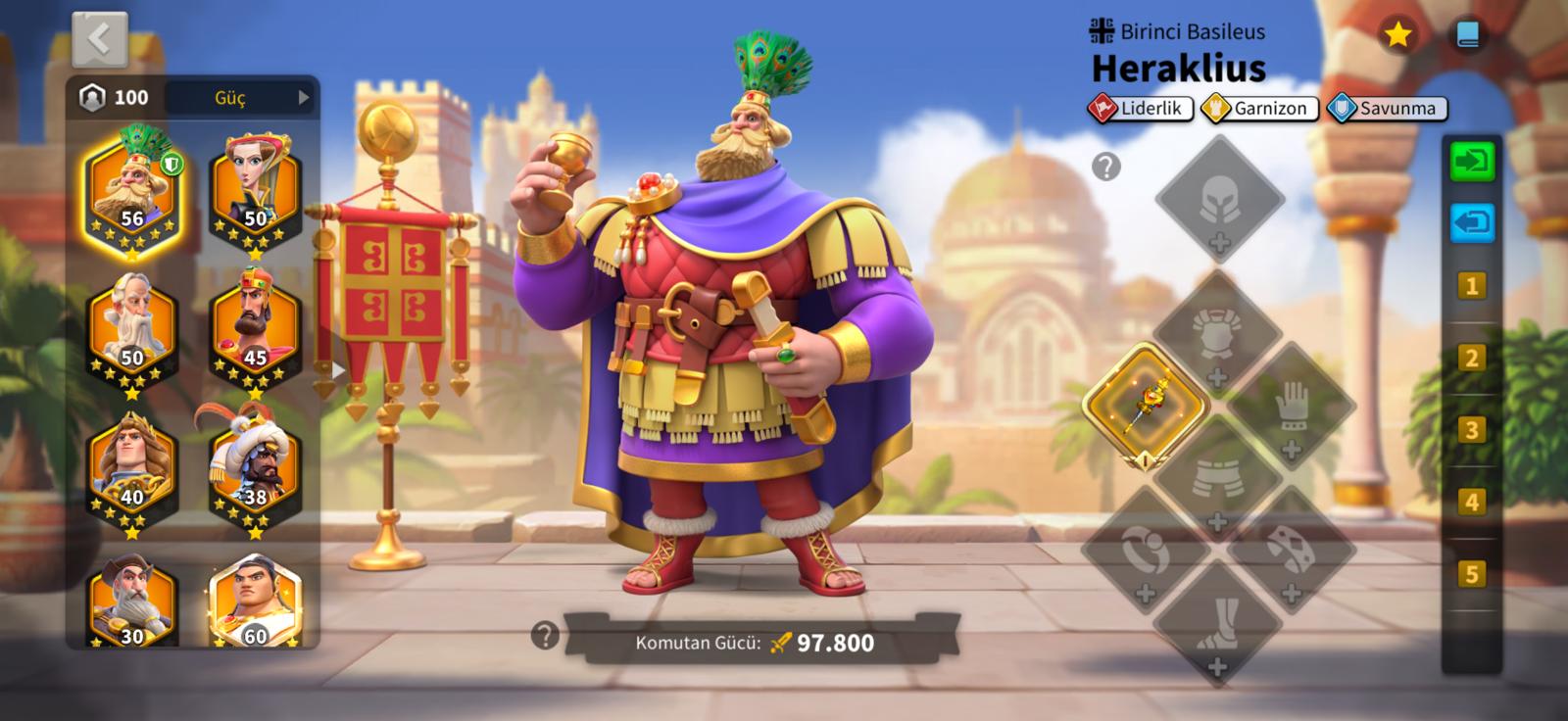Image resolution: width=1568 pixels, height=721 pixels.
Task: Toggle the gold star favorite button
Action: (x=1396, y=35)
